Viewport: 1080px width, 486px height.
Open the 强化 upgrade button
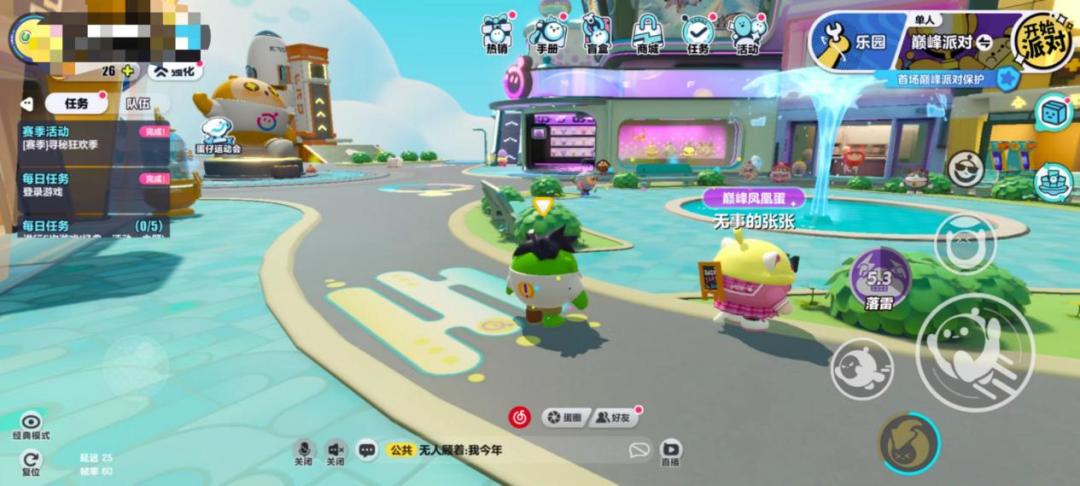(x=176, y=71)
